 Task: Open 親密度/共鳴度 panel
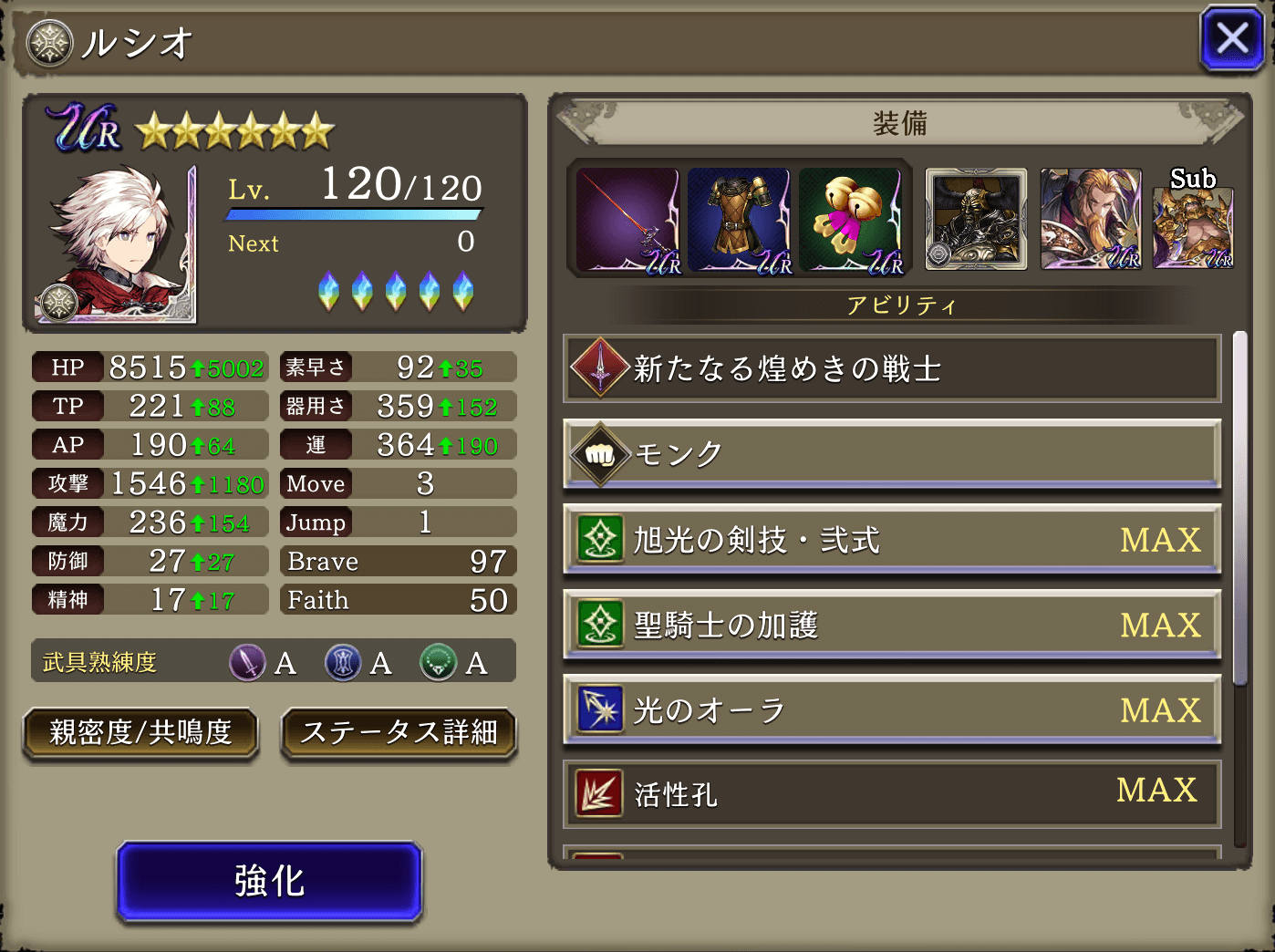point(140,734)
